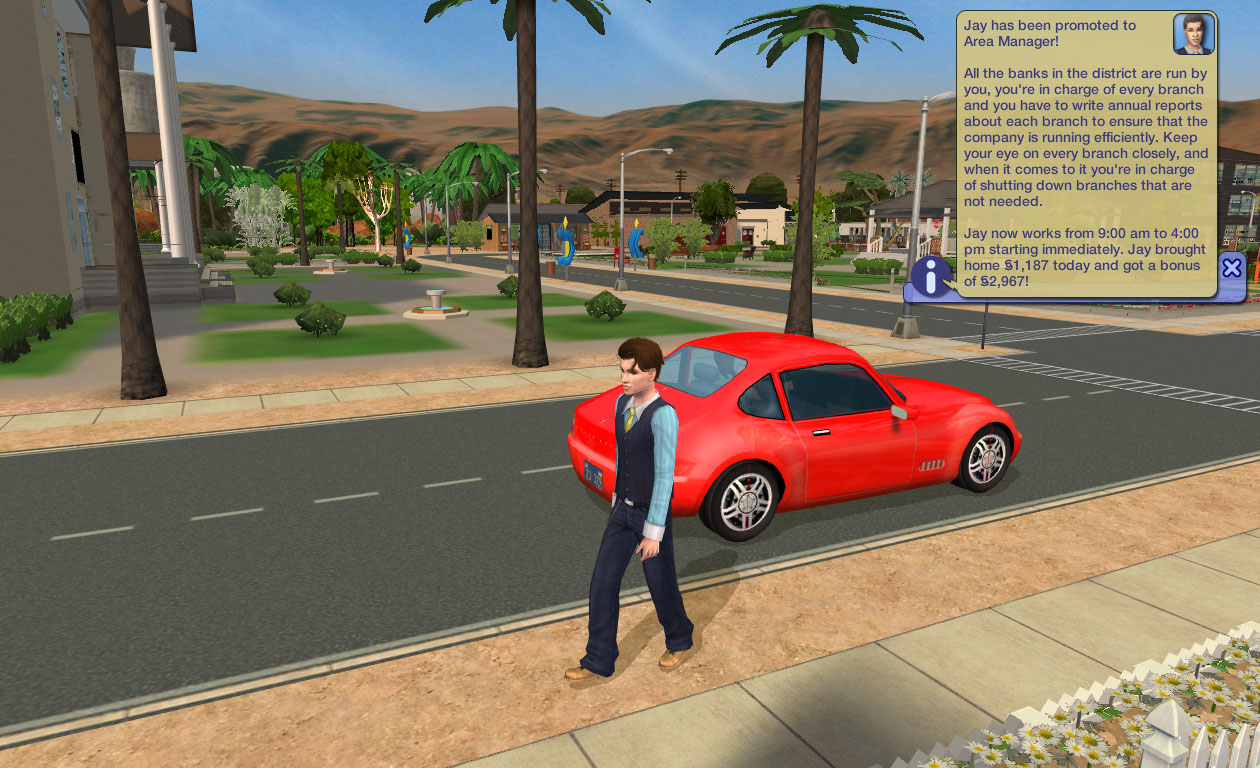
Task: Close the promotion notification with the X
Action: (x=1232, y=267)
